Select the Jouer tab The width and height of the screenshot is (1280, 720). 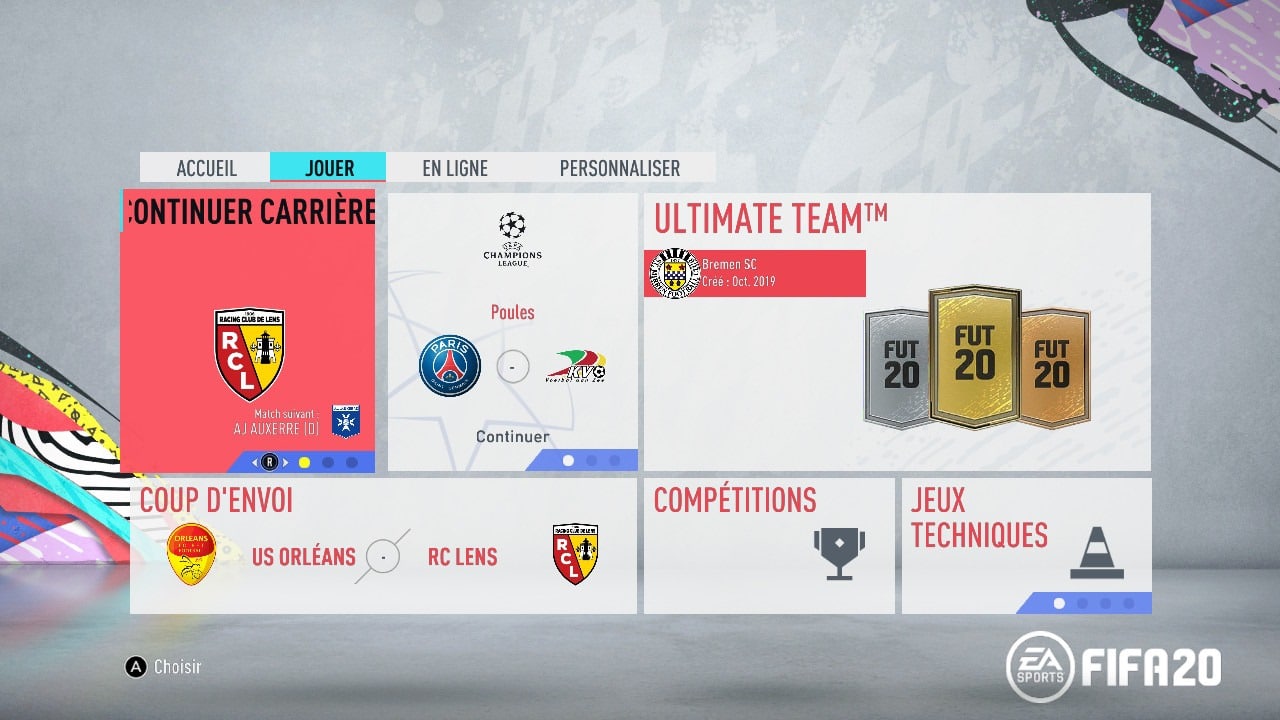click(x=329, y=168)
